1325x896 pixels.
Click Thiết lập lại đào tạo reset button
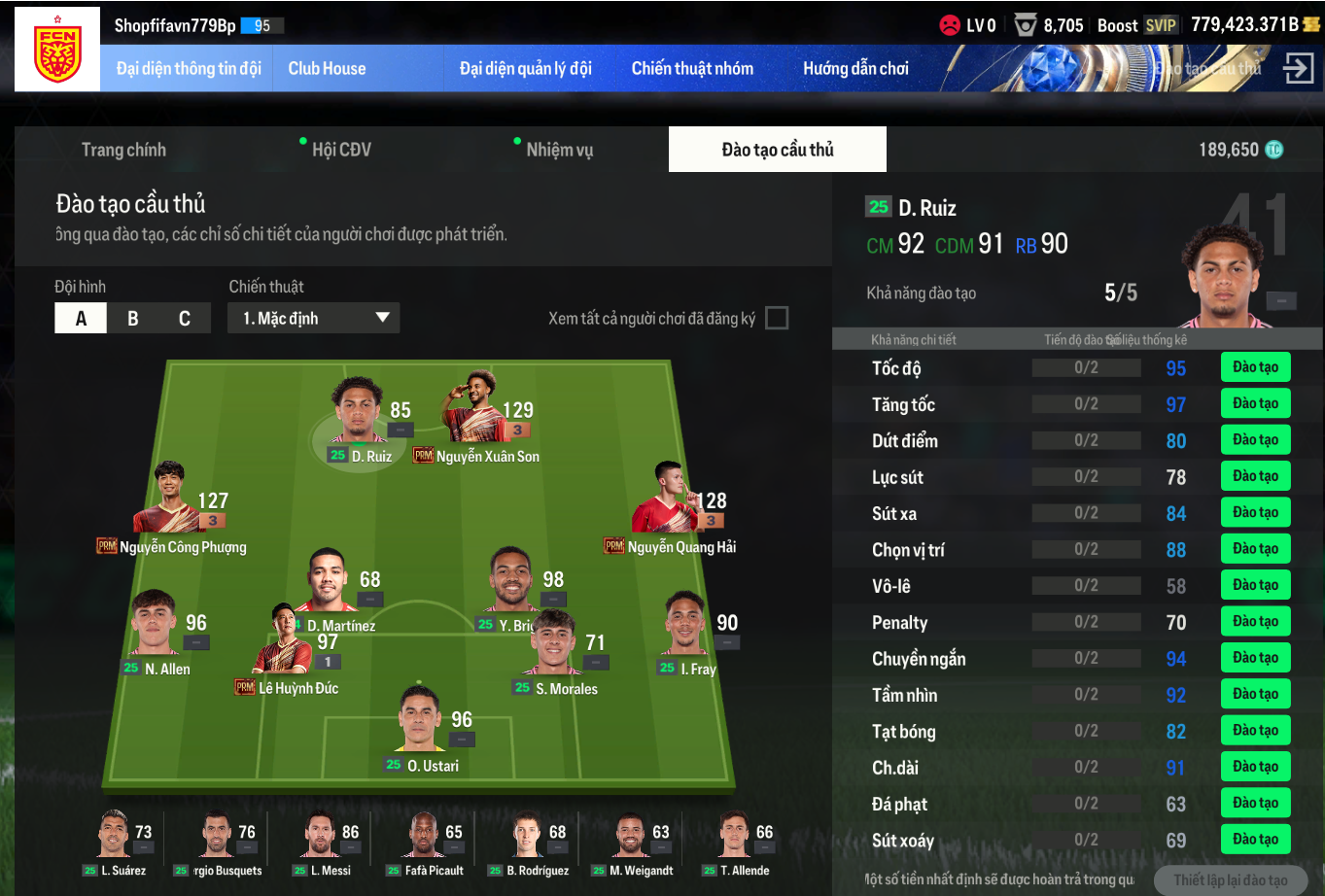tap(1230, 880)
